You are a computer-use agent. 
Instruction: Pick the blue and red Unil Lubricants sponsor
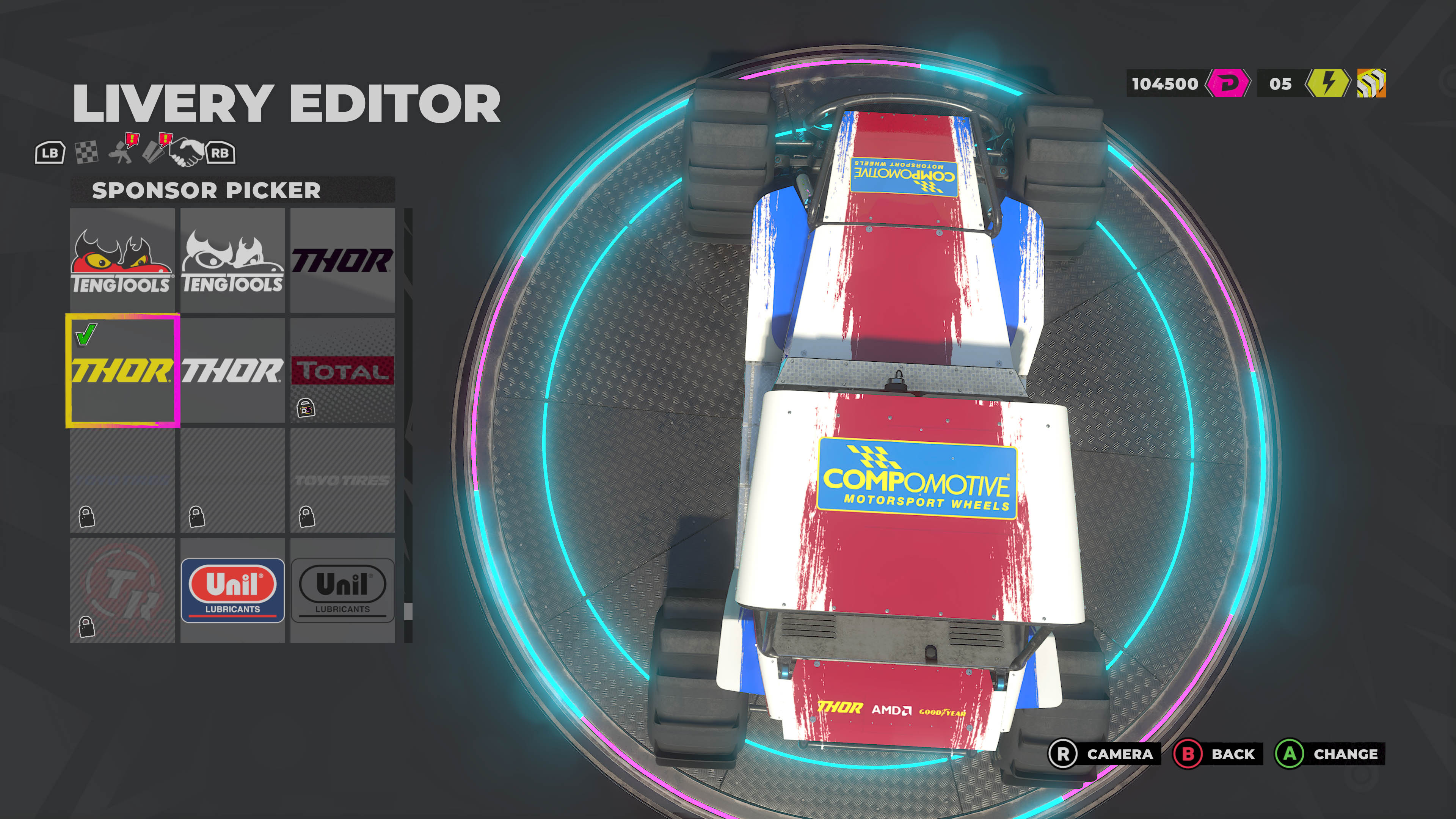pos(232,590)
